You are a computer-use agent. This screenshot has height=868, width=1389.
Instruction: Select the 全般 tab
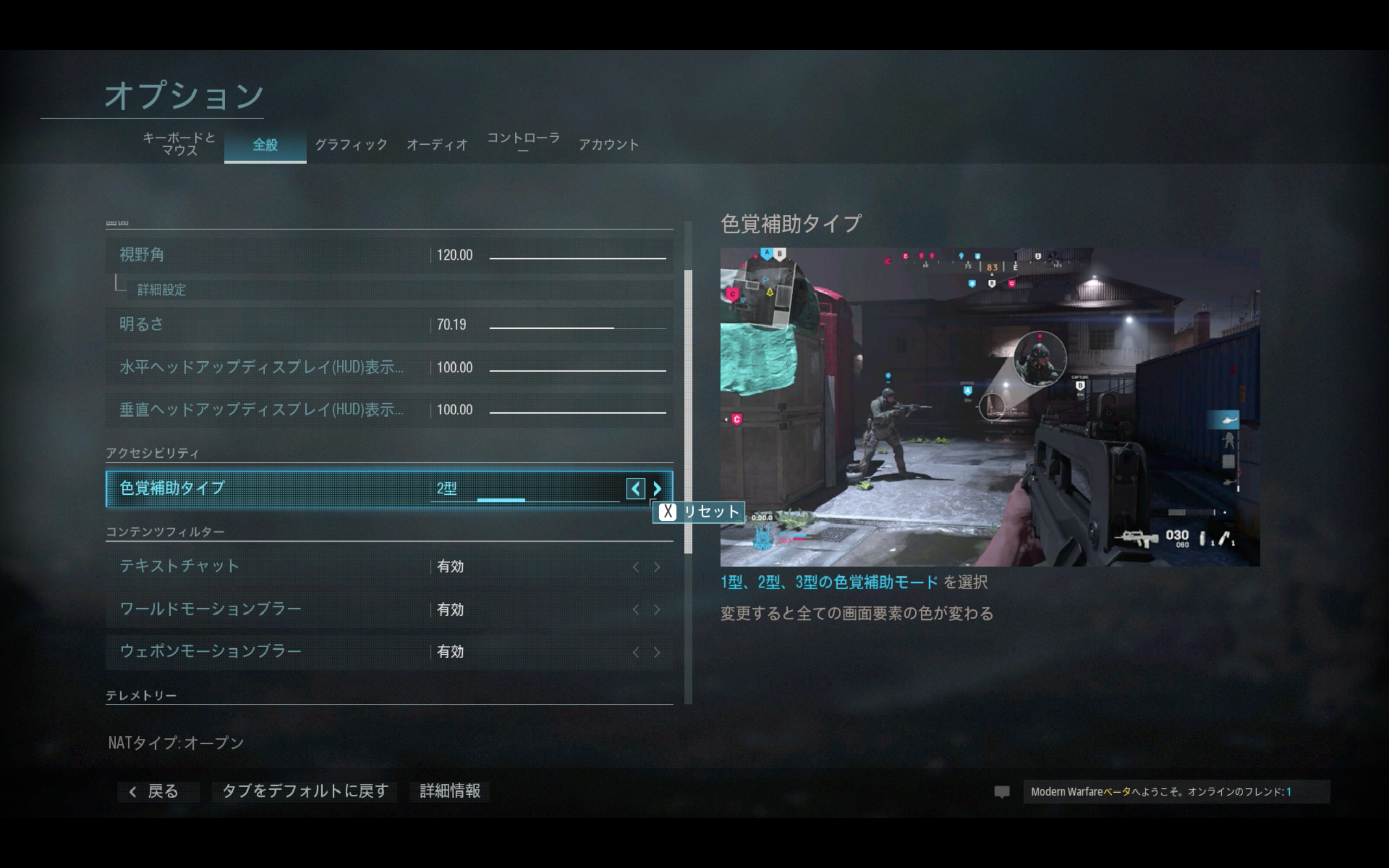click(x=265, y=145)
